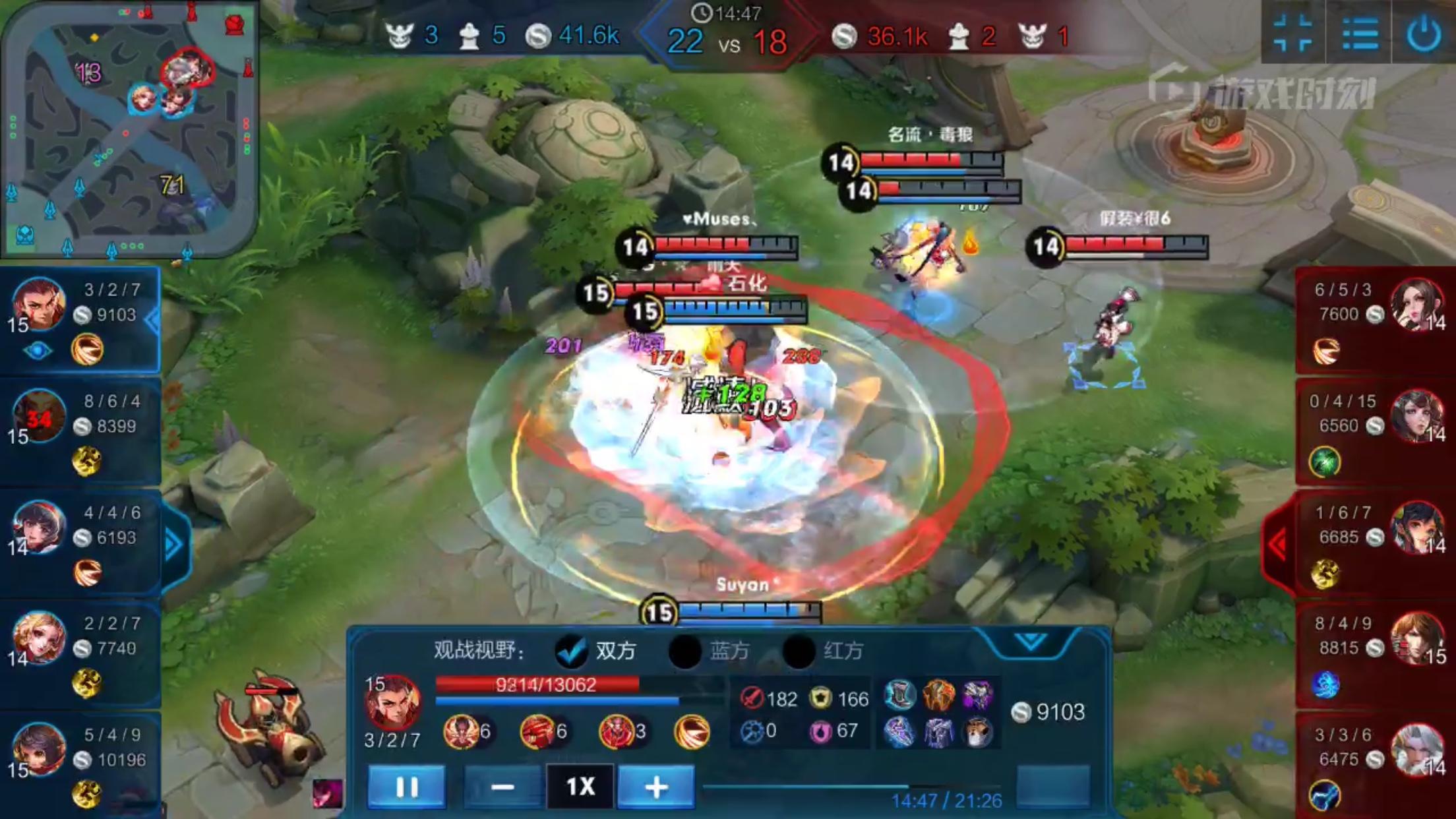Expand blue team panel arrow tab

[173, 545]
